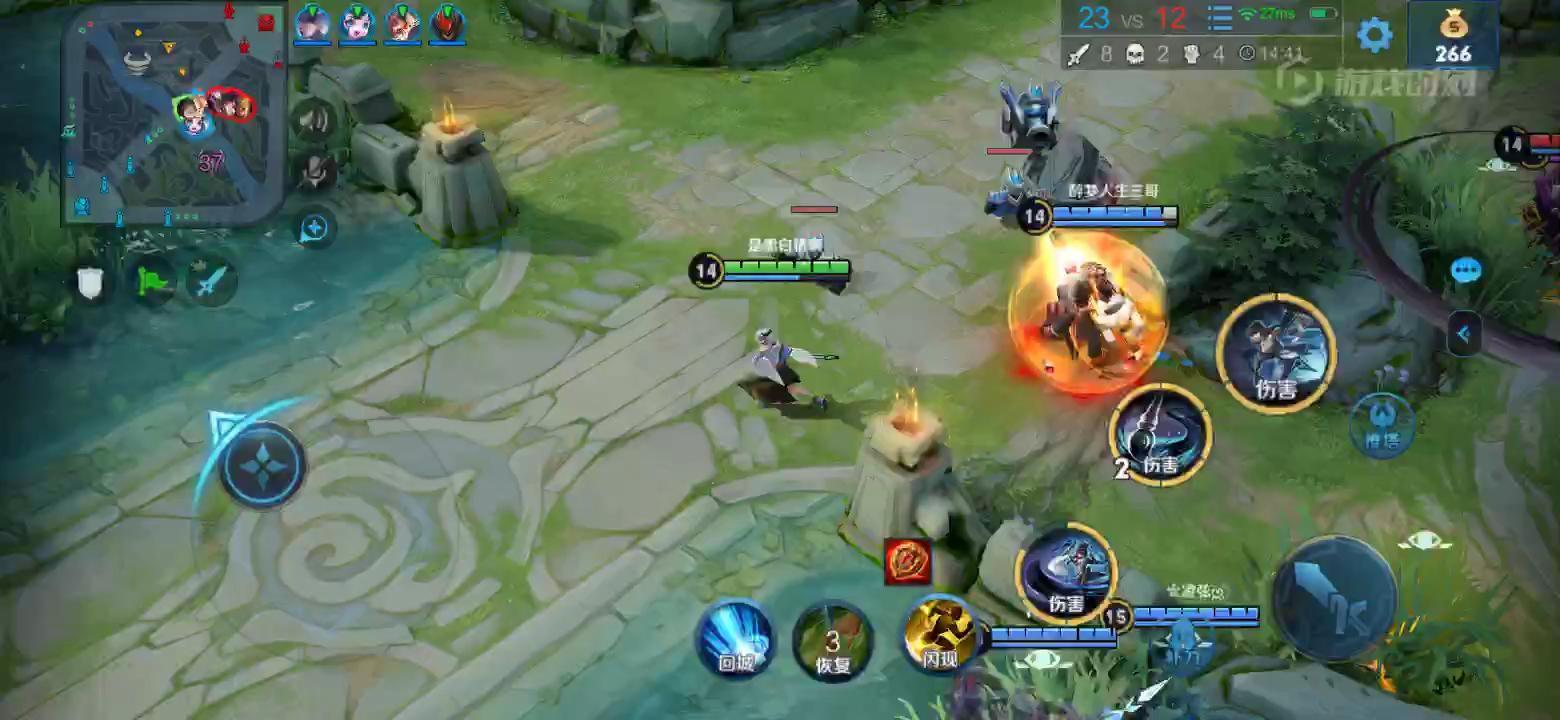Tap the 推塔 tower attack button

[1382, 425]
